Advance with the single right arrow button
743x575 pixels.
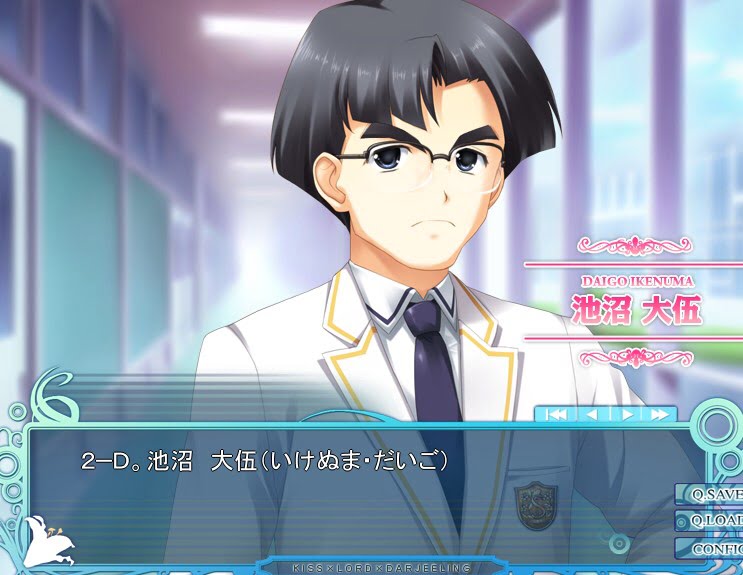[x=626, y=414]
